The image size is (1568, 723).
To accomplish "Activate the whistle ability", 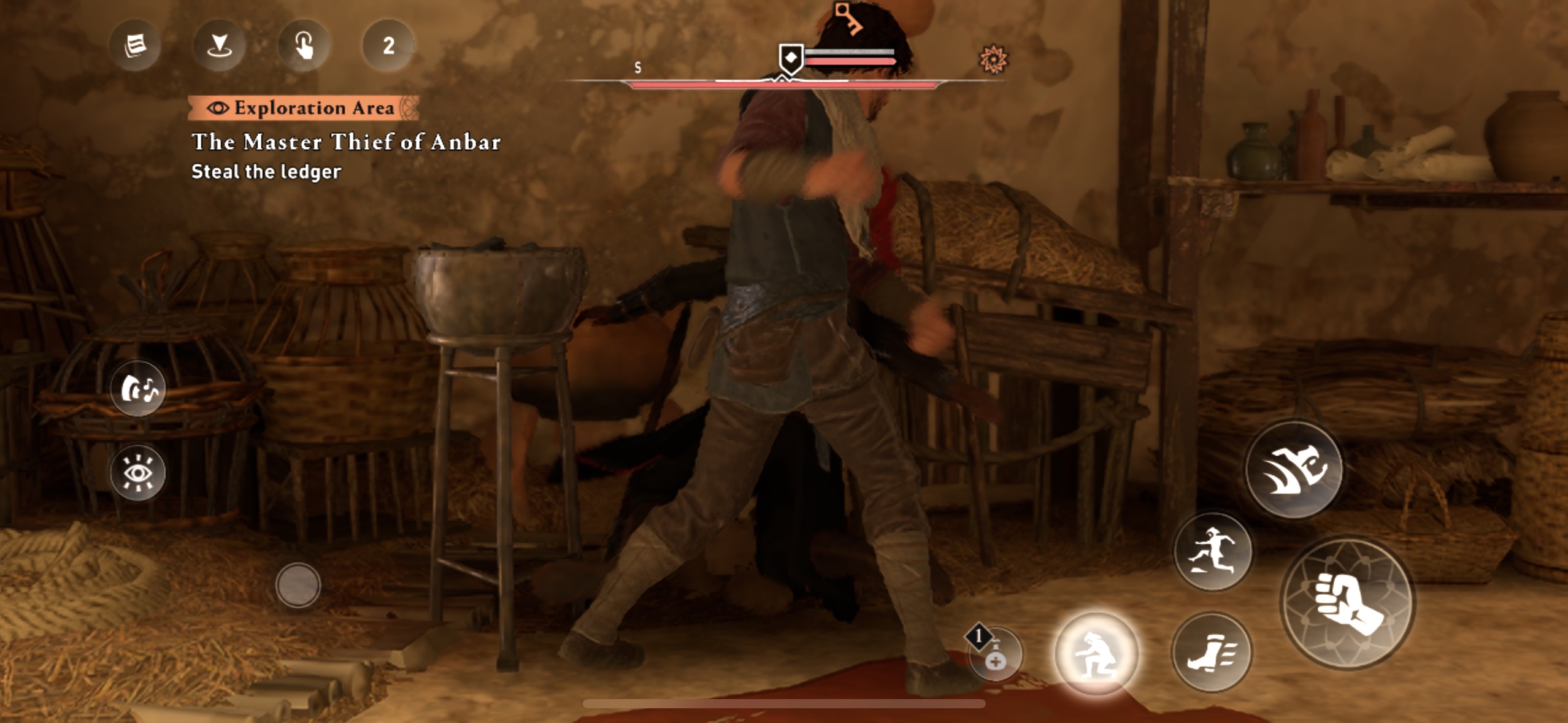I will click(138, 389).
